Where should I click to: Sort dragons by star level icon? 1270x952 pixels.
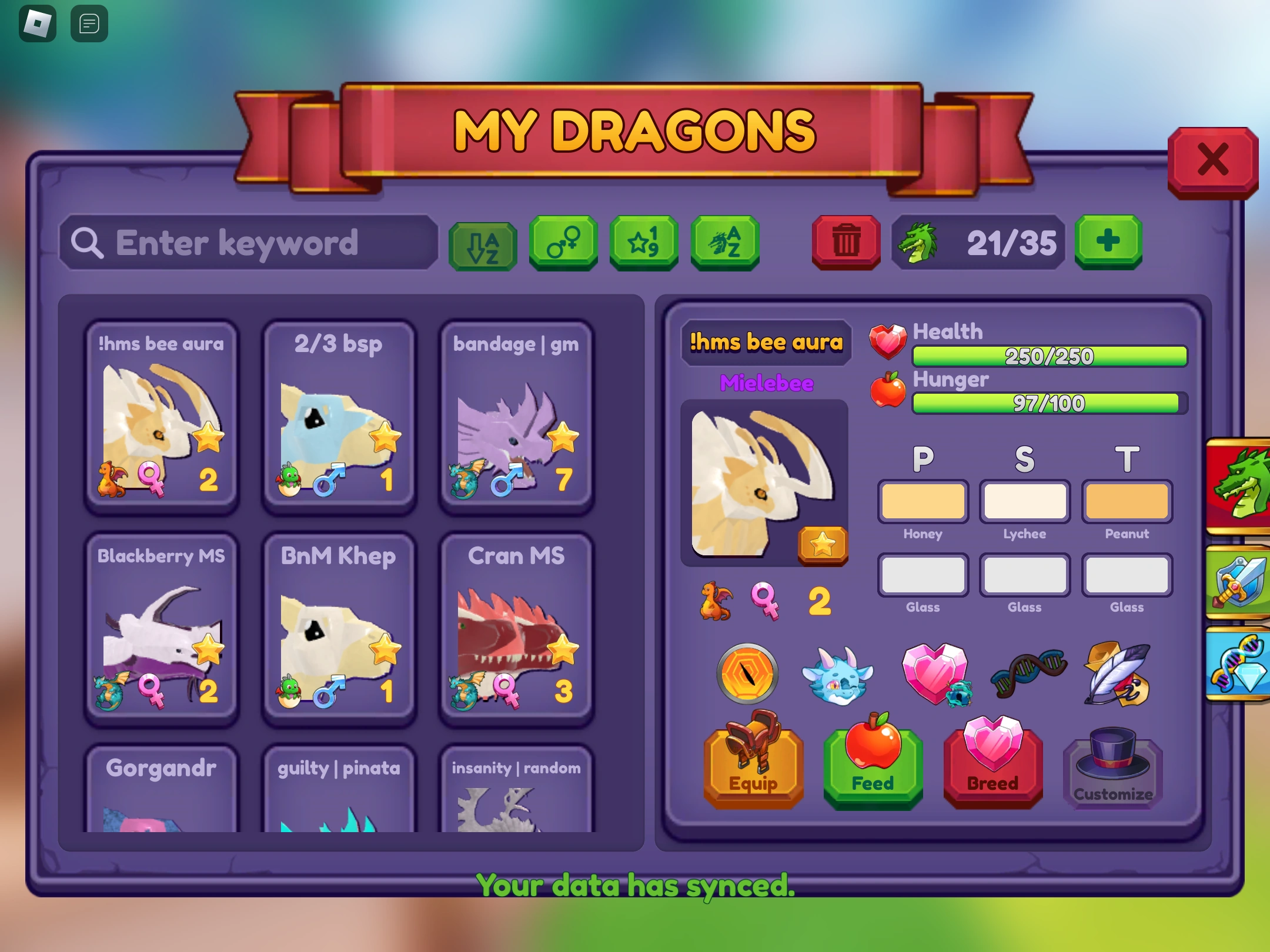tap(644, 243)
